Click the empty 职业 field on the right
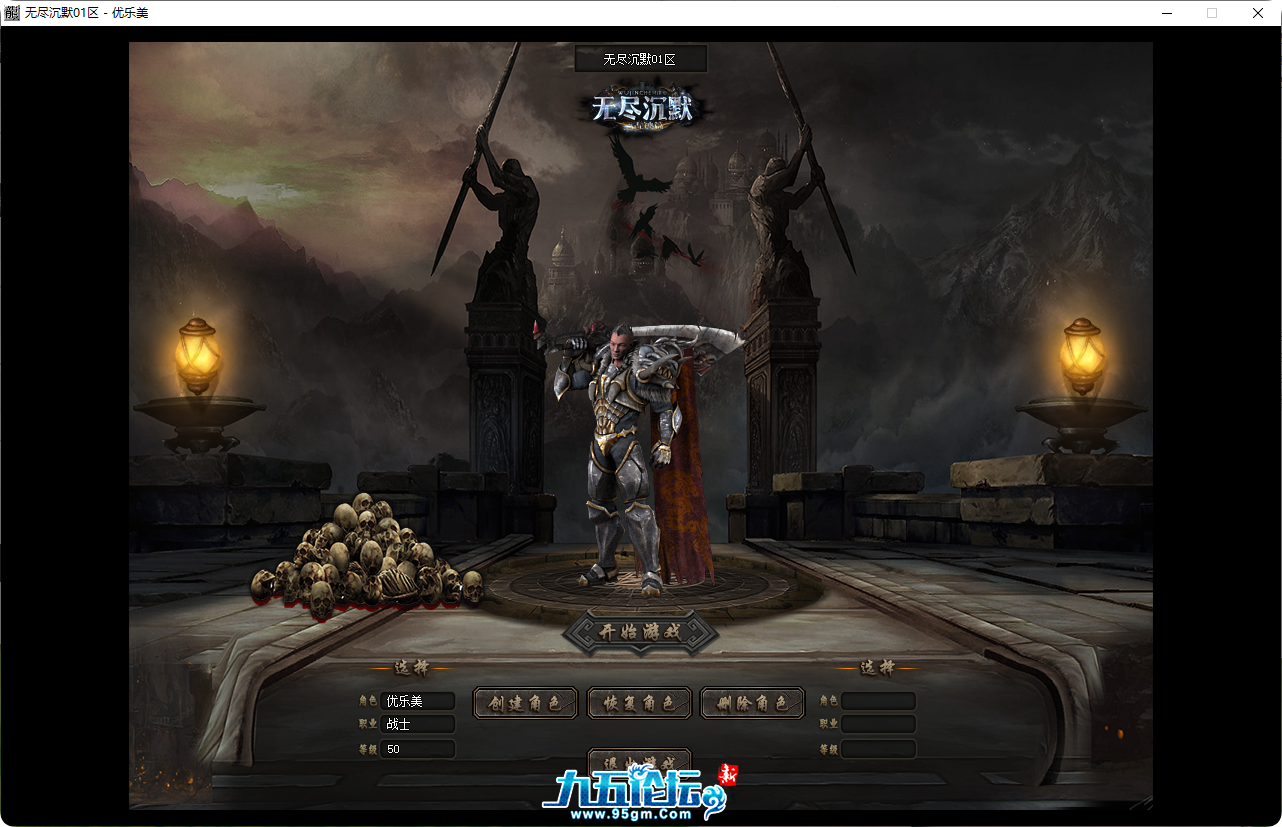This screenshot has height=827, width=1282. [x=877, y=724]
